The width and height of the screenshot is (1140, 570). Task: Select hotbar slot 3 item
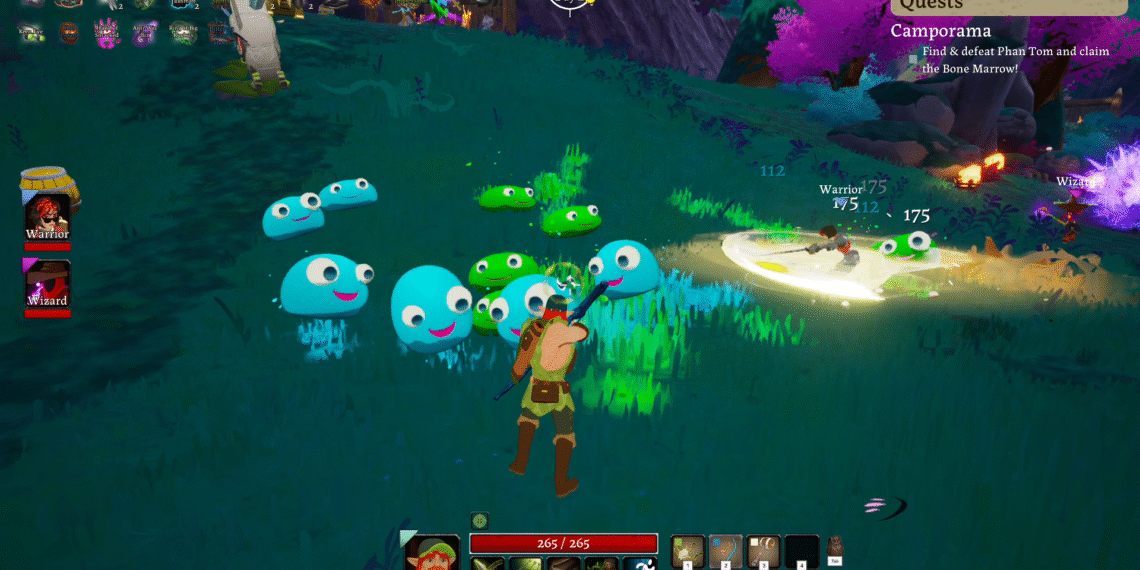click(x=764, y=550)
